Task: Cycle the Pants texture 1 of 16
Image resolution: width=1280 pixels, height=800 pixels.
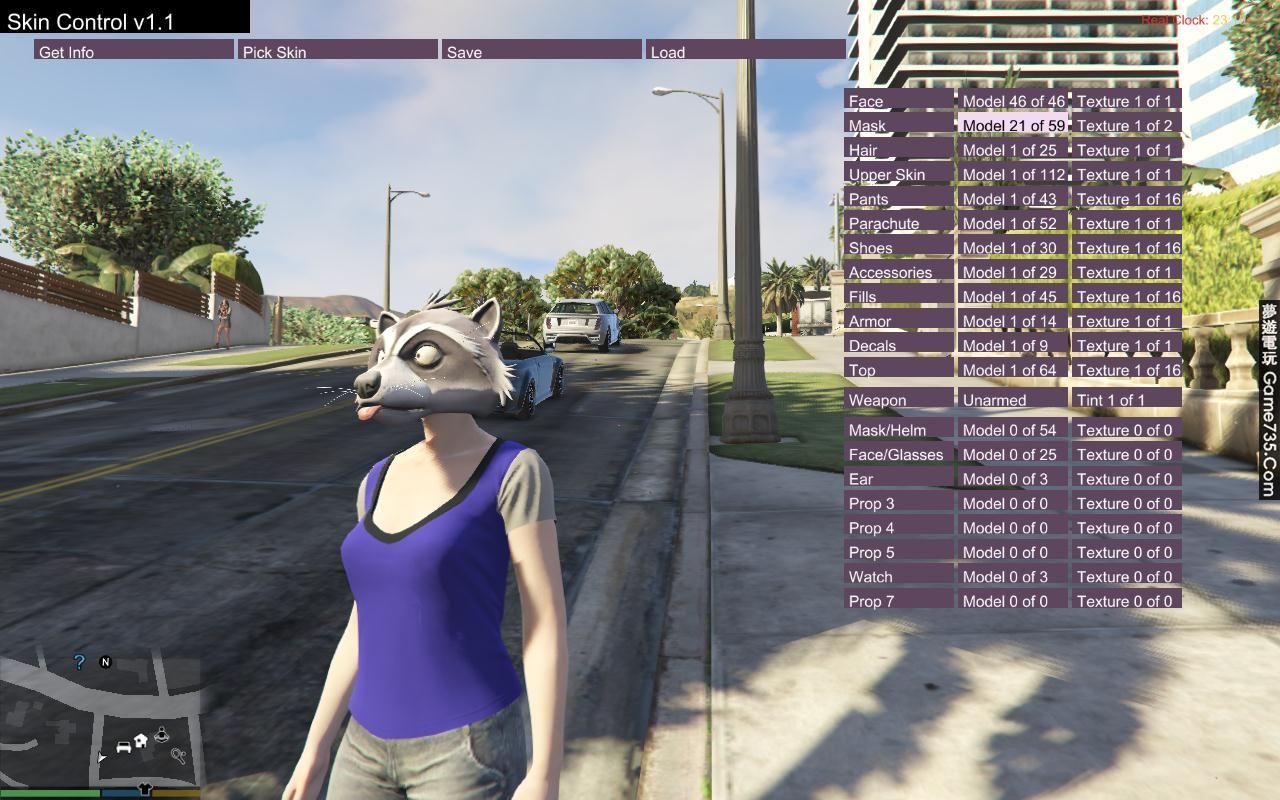Action: pos(1126,198)
